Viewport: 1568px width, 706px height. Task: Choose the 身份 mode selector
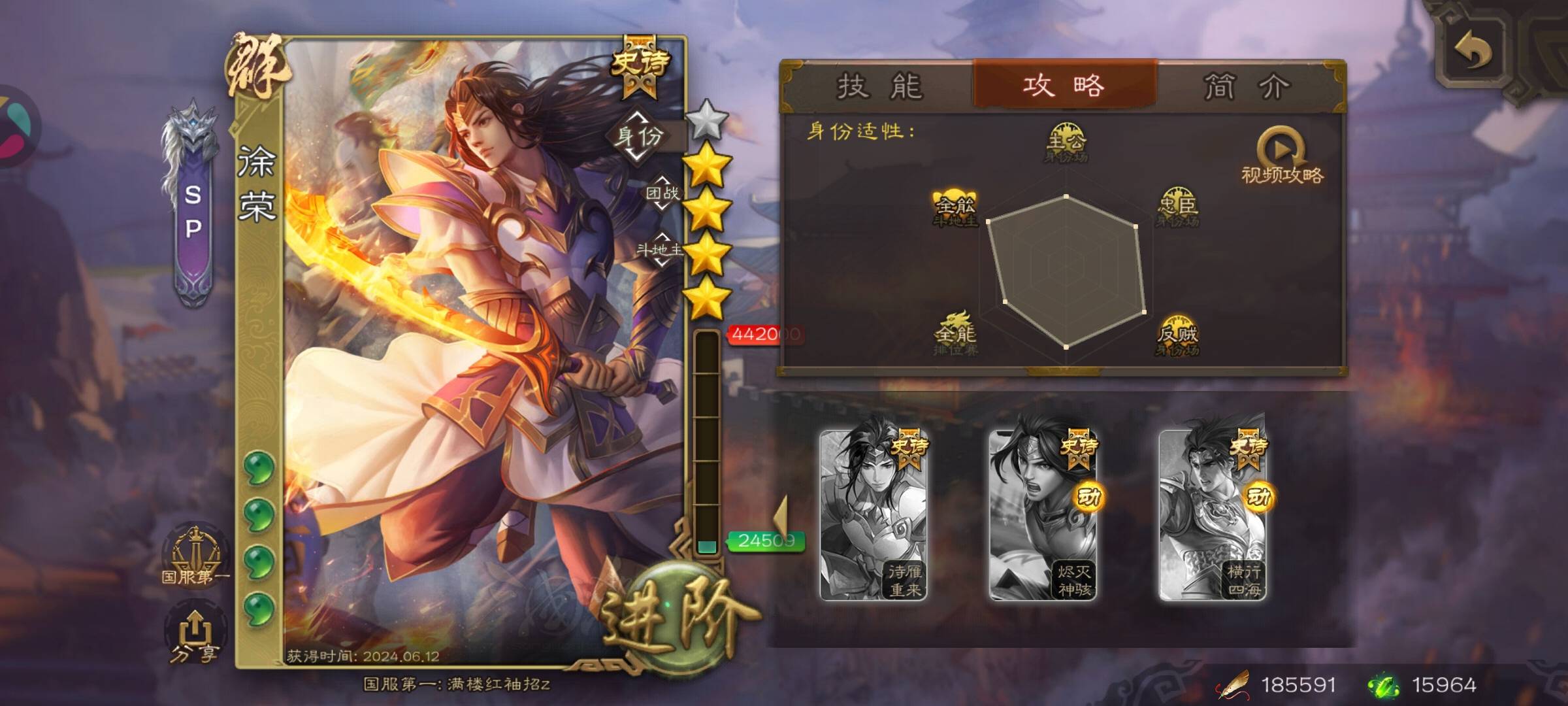coord(638,137)
